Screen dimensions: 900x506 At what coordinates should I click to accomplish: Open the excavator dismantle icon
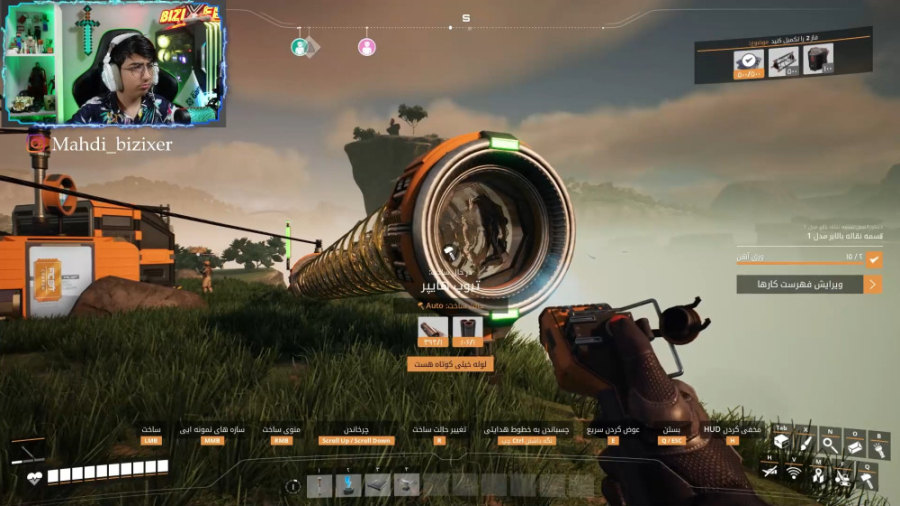843,478
